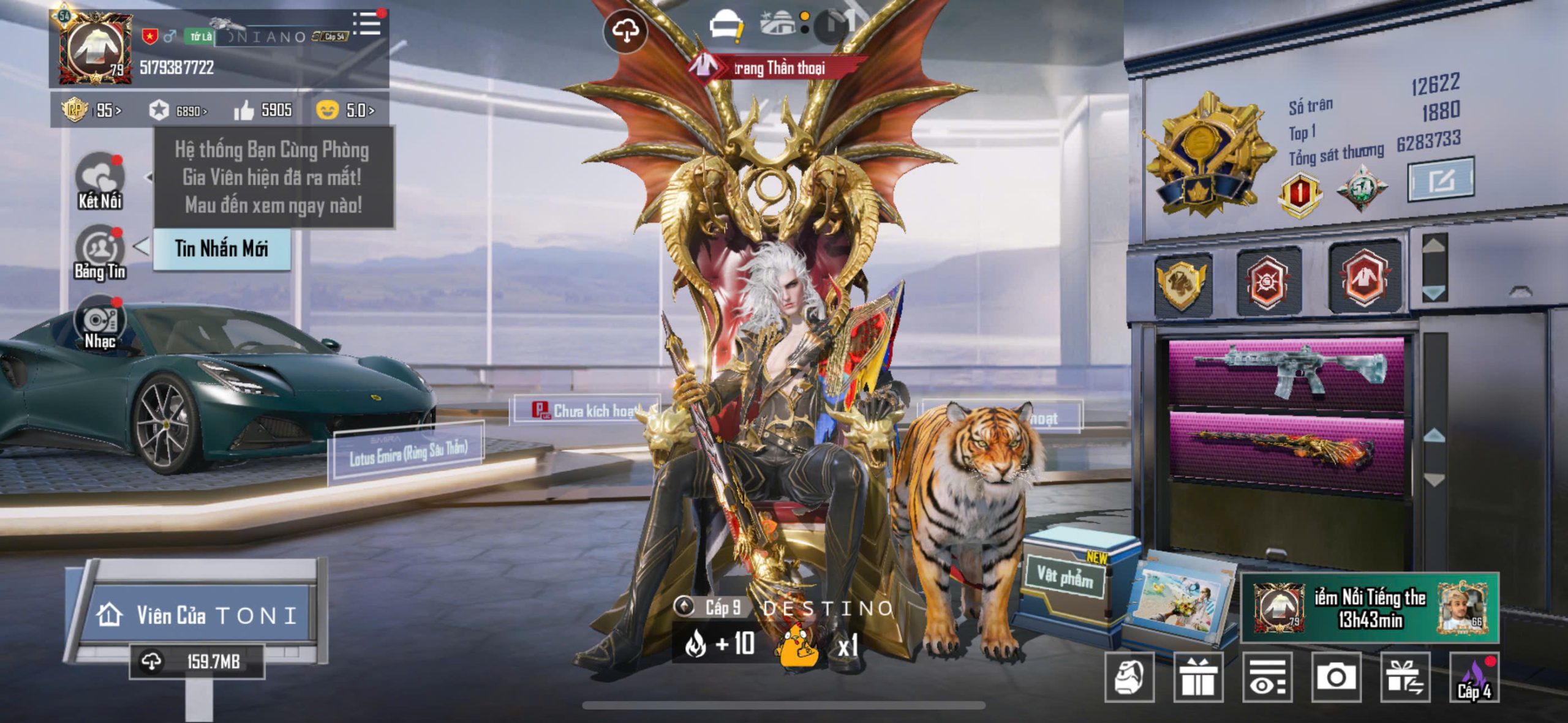Read the Tin Nhắn Mới new messages

pyautogui.click(x=221, y=249)
